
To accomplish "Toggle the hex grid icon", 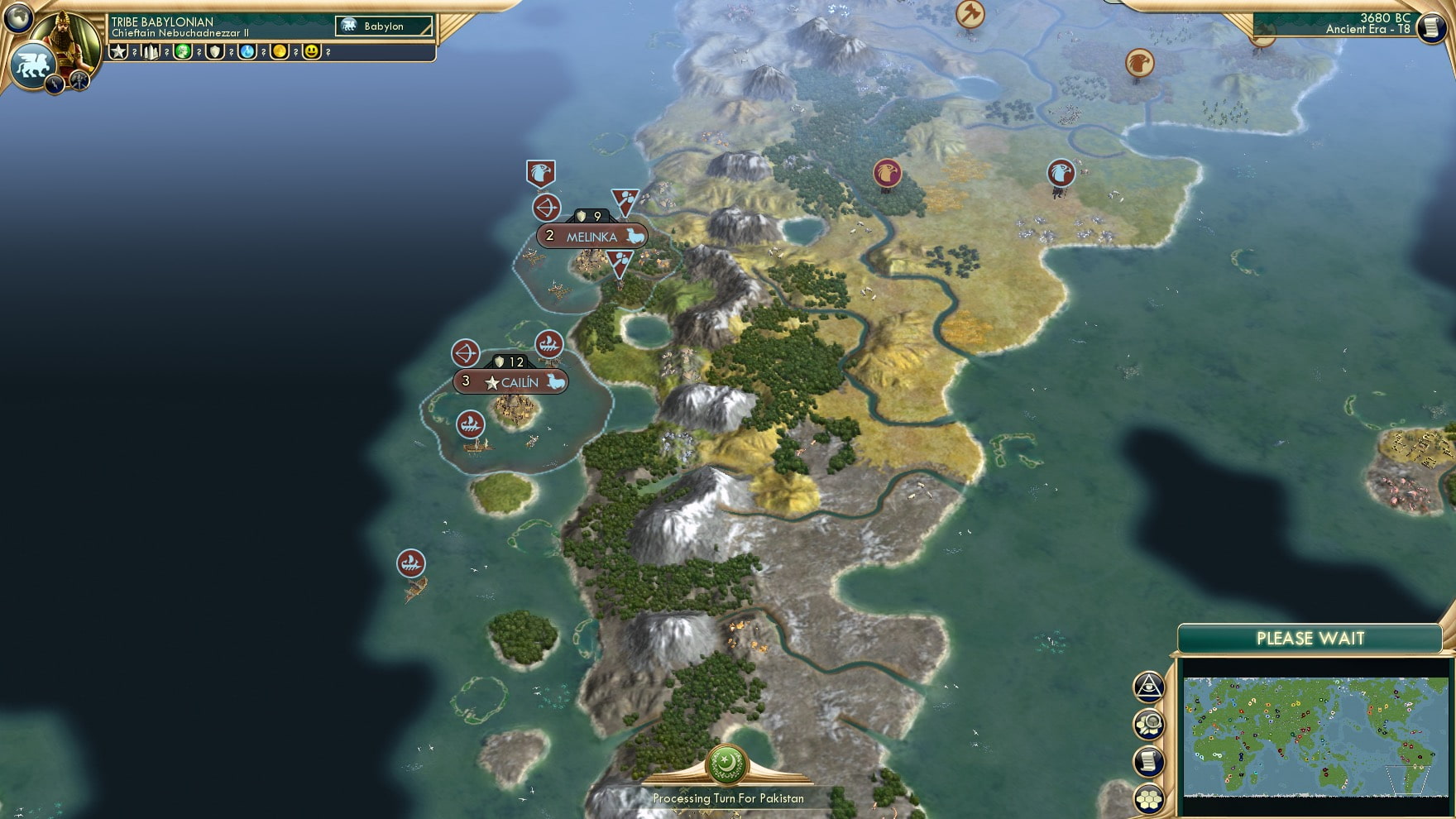I will coord(1149,799).
